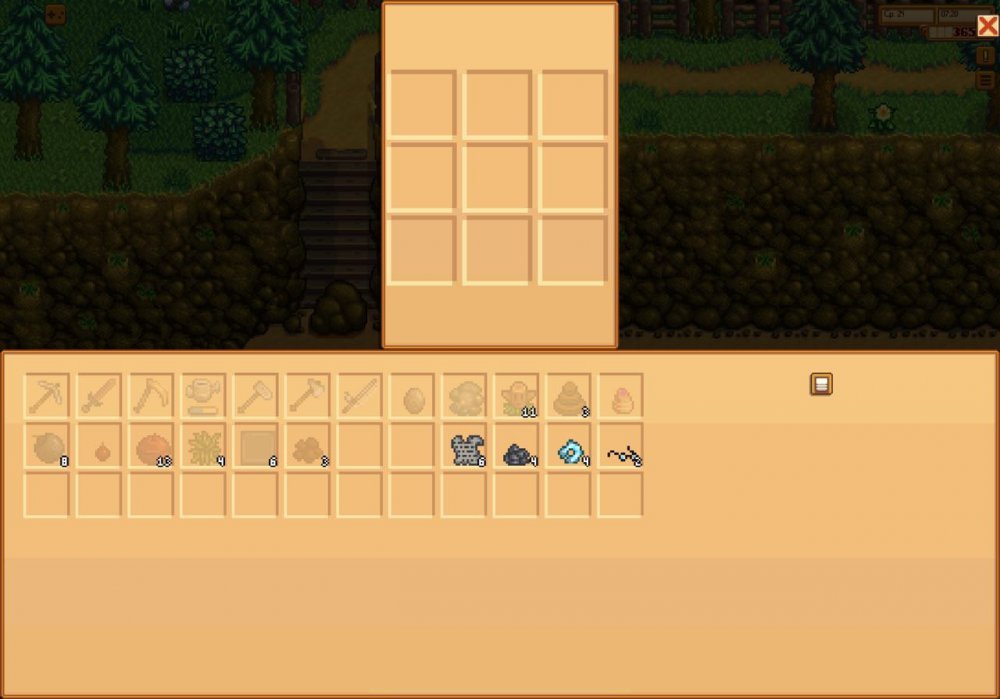This screenshot has height=699, width=1000.
Task: Select the watering can slot
Action: click(203, 397)
